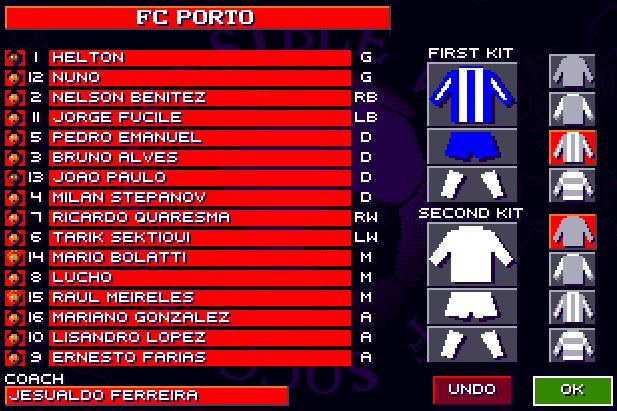617x411 pixels.
Task: Click JORGE FUCILE's LB position label
Action: [365, 118]
